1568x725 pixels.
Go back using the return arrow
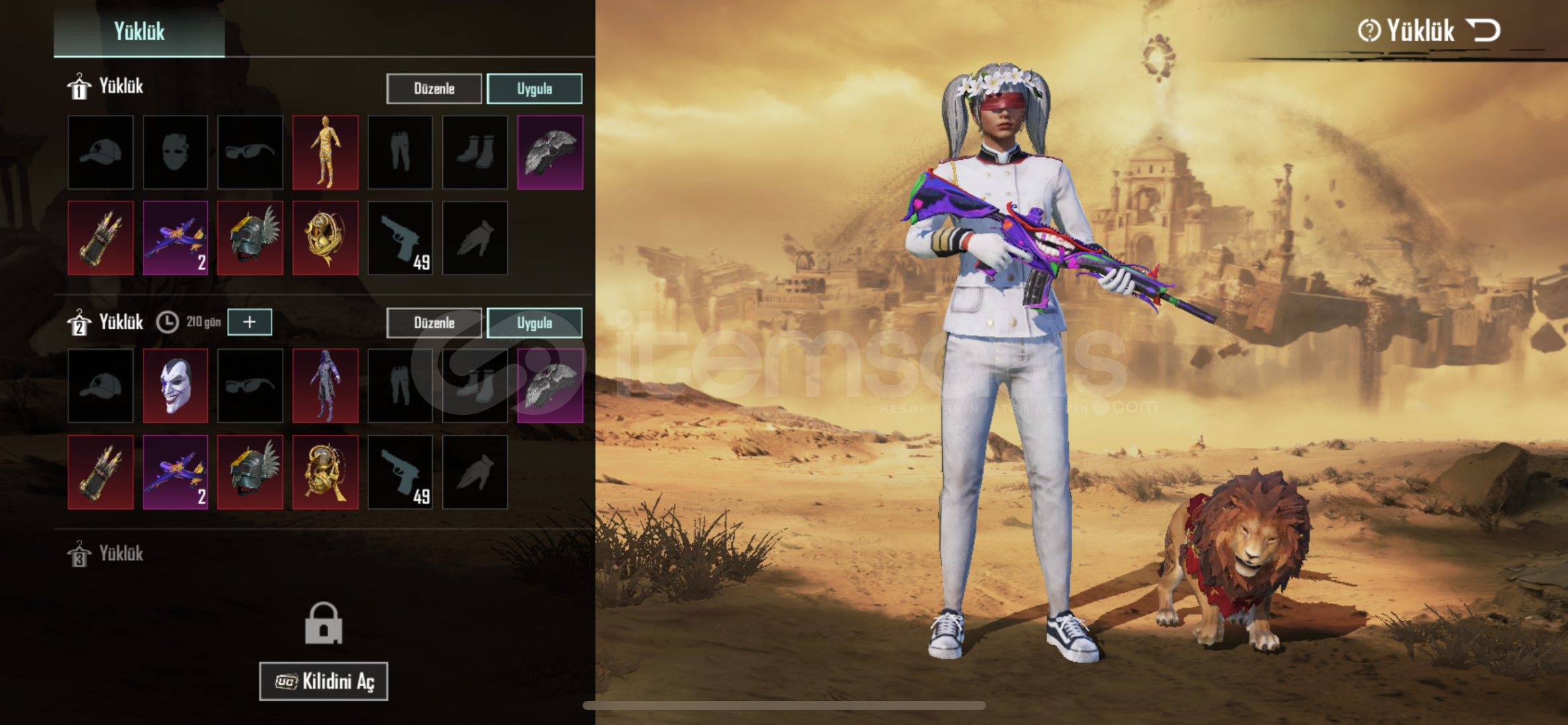click(1483, 30)
